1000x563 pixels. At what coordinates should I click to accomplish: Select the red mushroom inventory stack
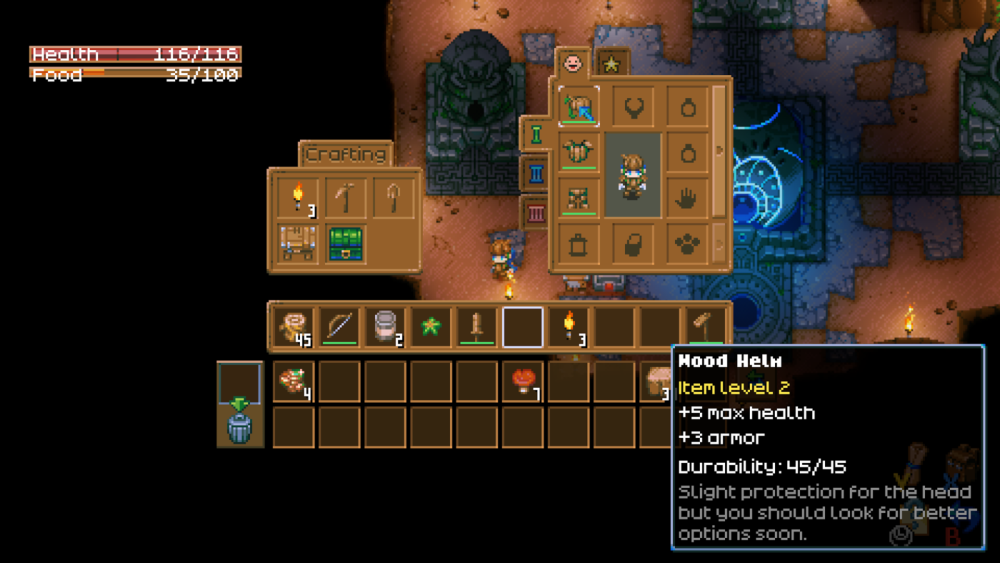pos(524,382)
